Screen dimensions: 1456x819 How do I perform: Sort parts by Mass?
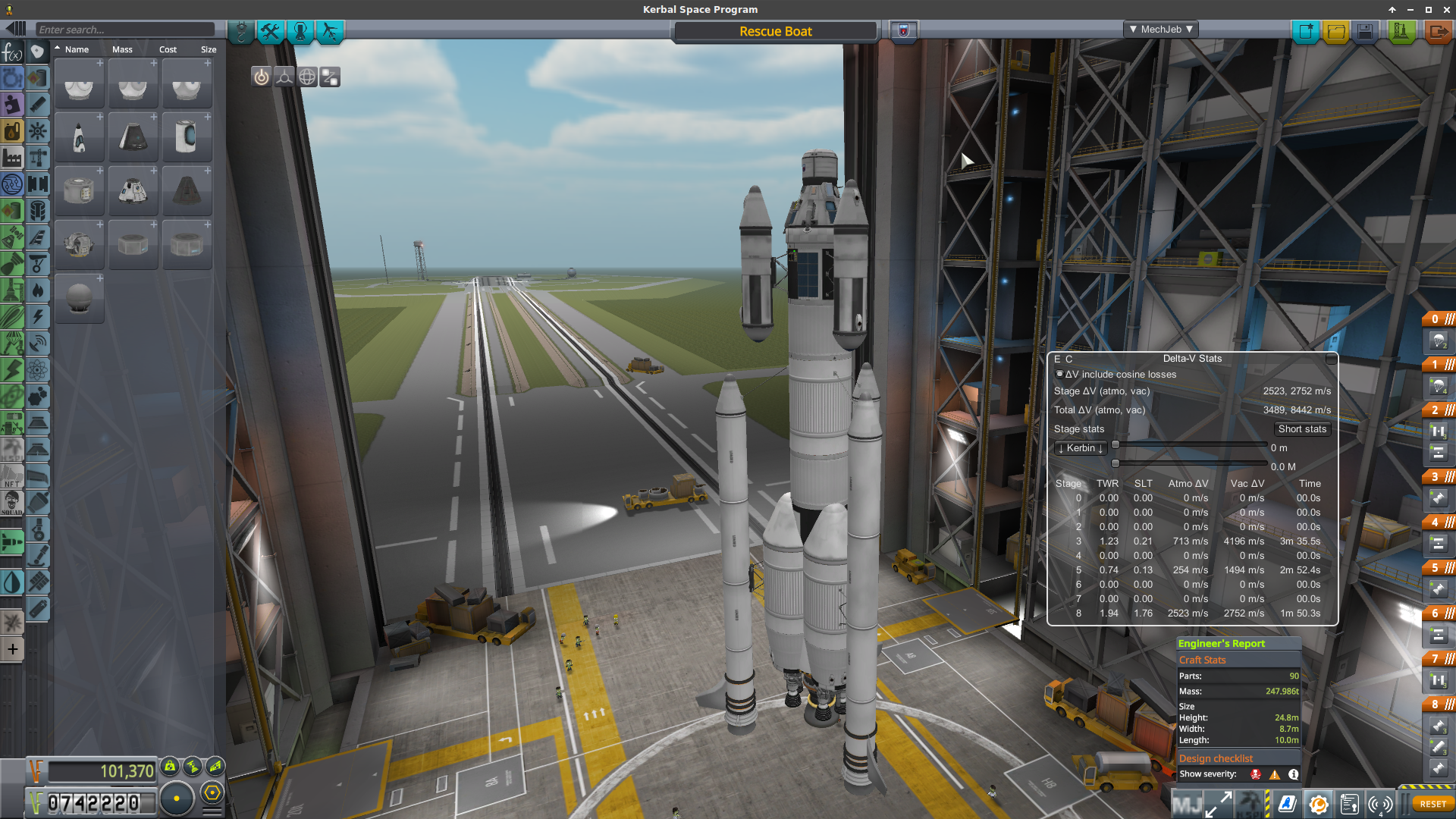[122, 49]
